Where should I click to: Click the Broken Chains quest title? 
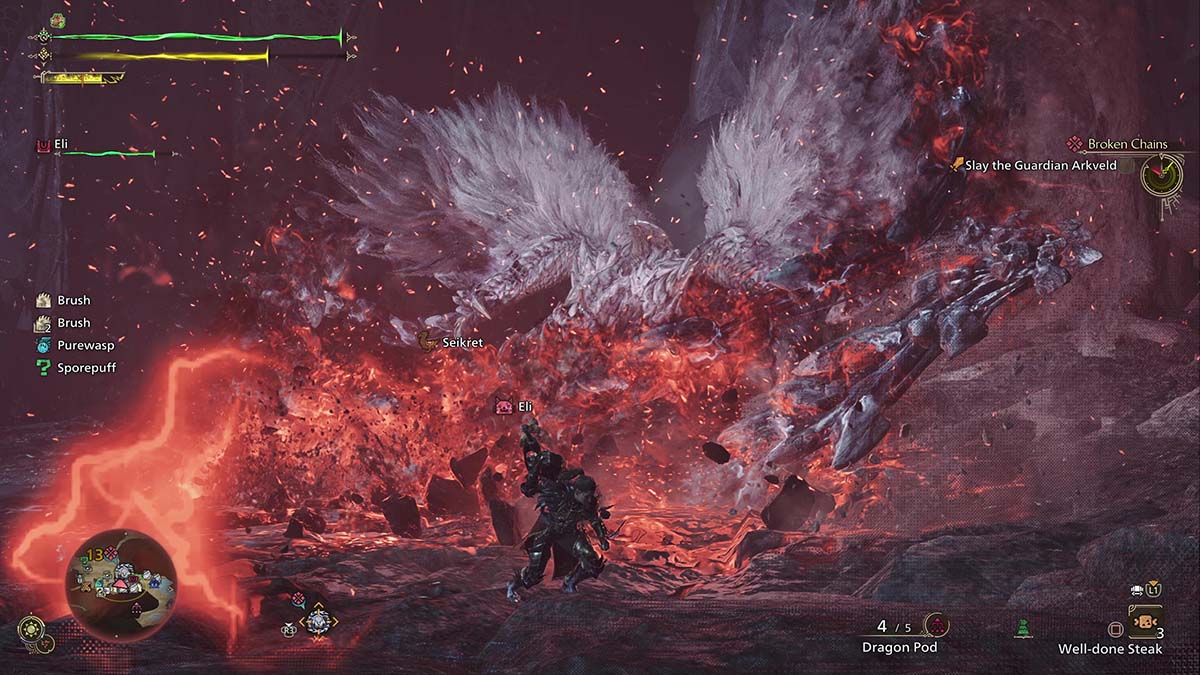1127,144
